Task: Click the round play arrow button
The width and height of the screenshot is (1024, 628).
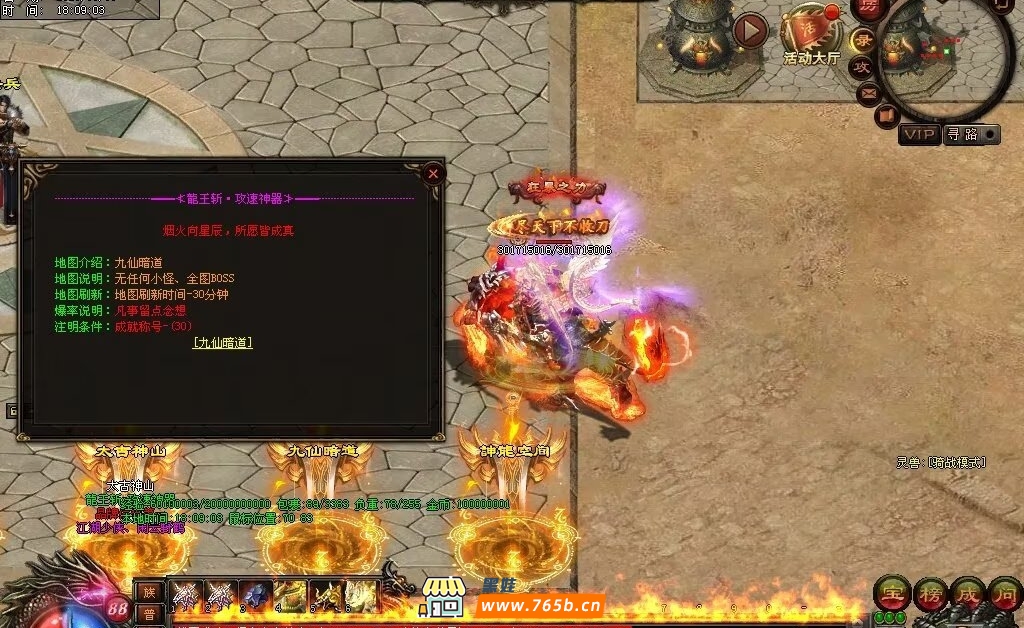Action: click(x=750, y=31)
